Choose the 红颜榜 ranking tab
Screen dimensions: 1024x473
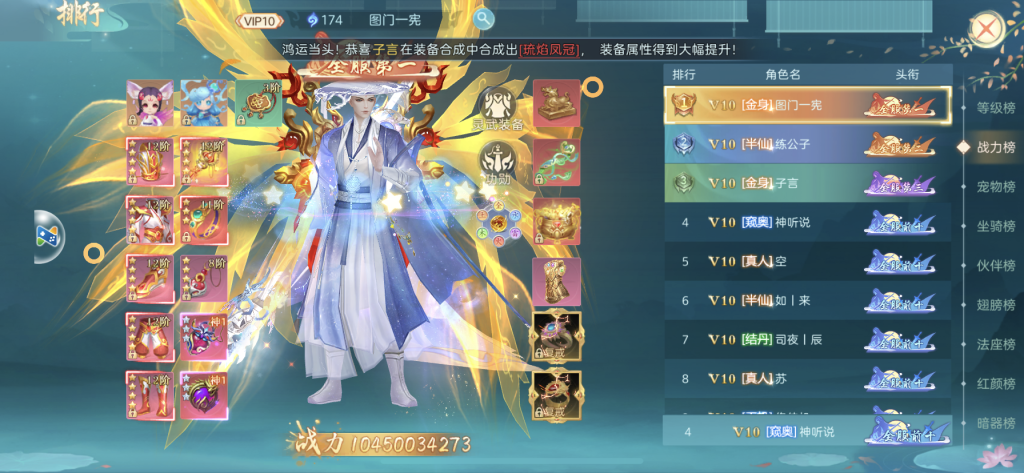pos(994,383)
